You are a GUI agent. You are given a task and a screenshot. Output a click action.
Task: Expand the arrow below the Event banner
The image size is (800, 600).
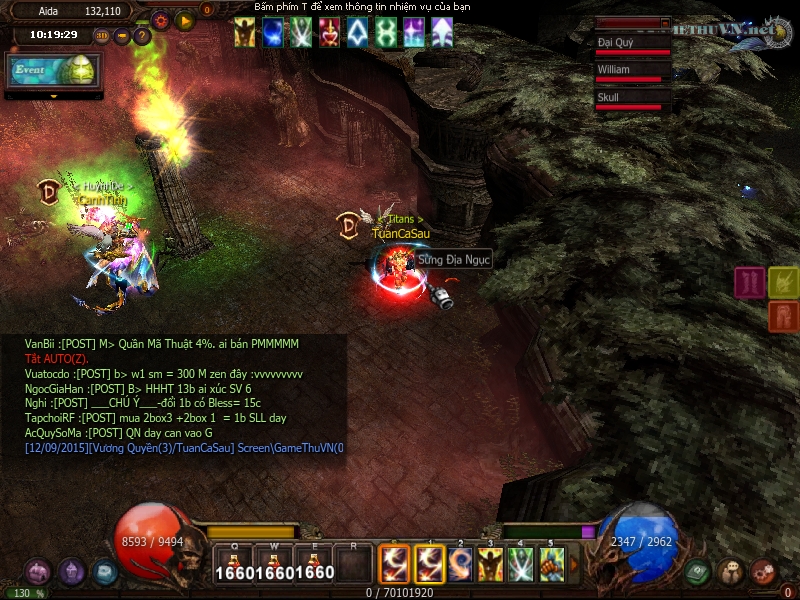tap(54, 96)
